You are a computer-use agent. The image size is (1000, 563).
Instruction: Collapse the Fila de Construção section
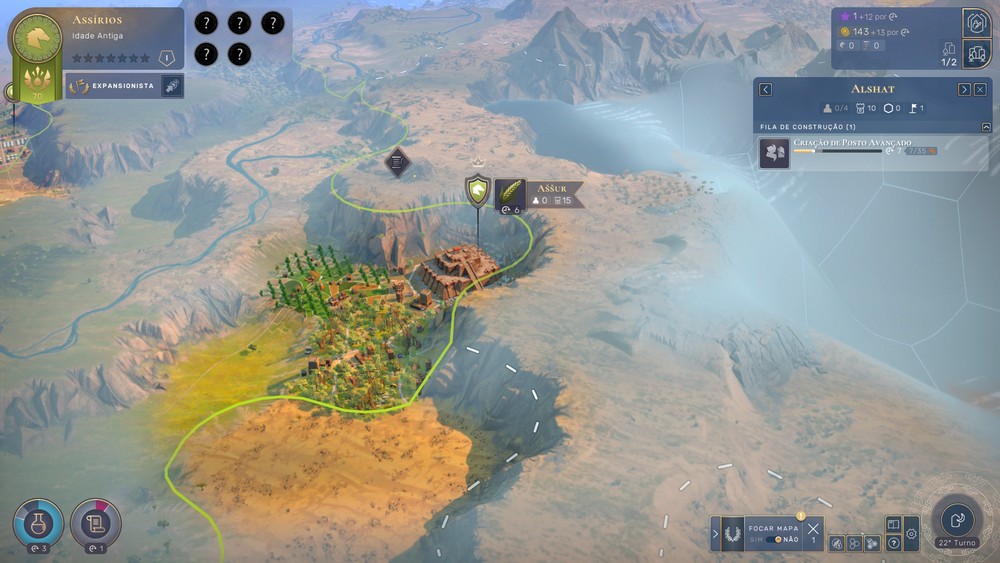tap(986, 127)
